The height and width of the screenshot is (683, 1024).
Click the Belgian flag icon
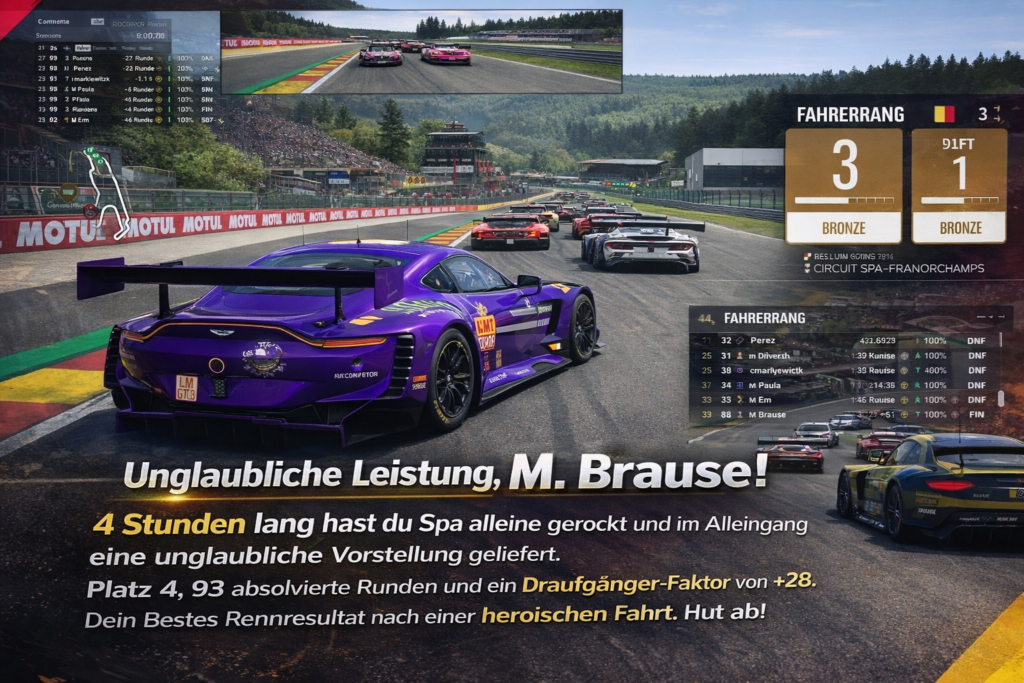pos(944,114)
